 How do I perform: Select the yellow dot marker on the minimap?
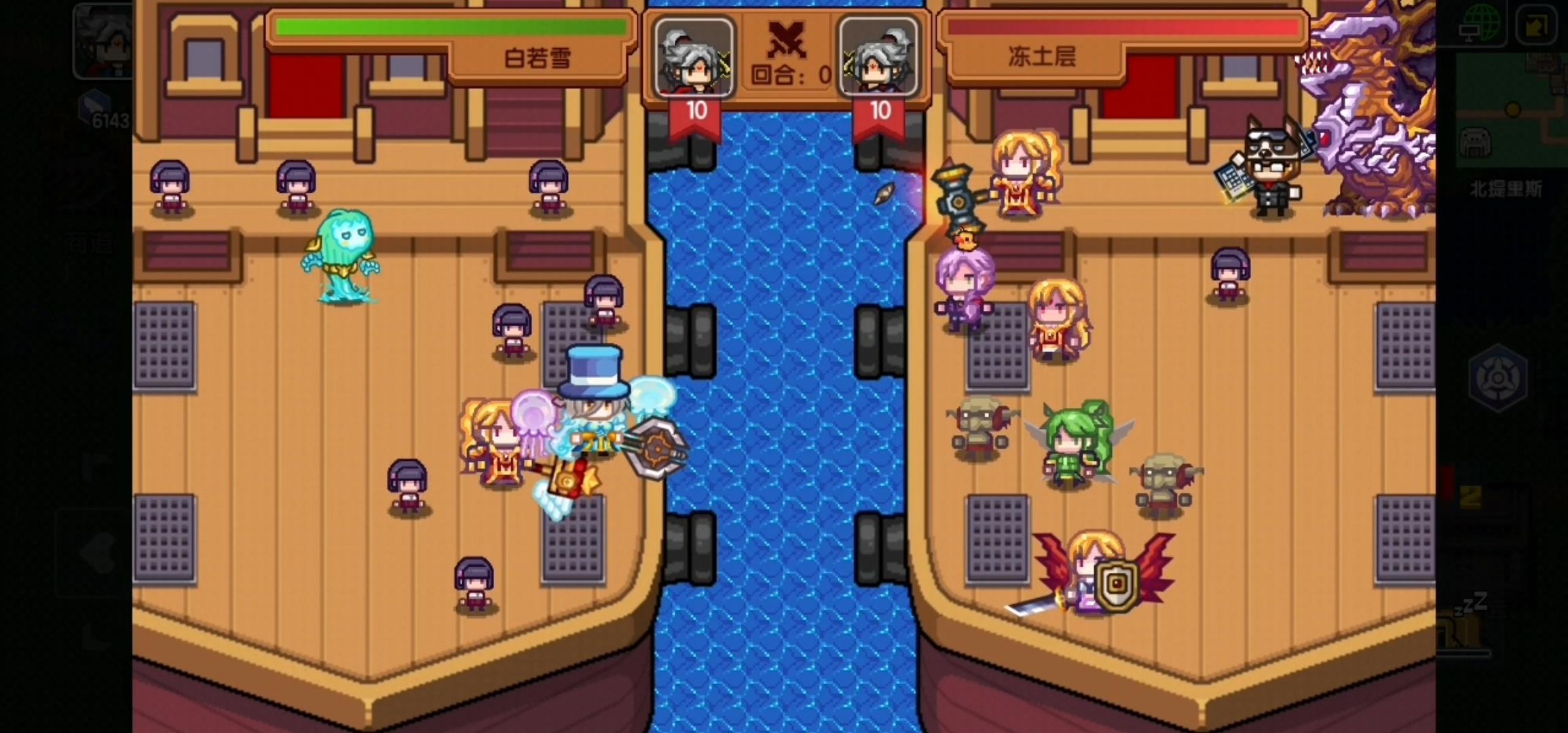pos(1513,109)
